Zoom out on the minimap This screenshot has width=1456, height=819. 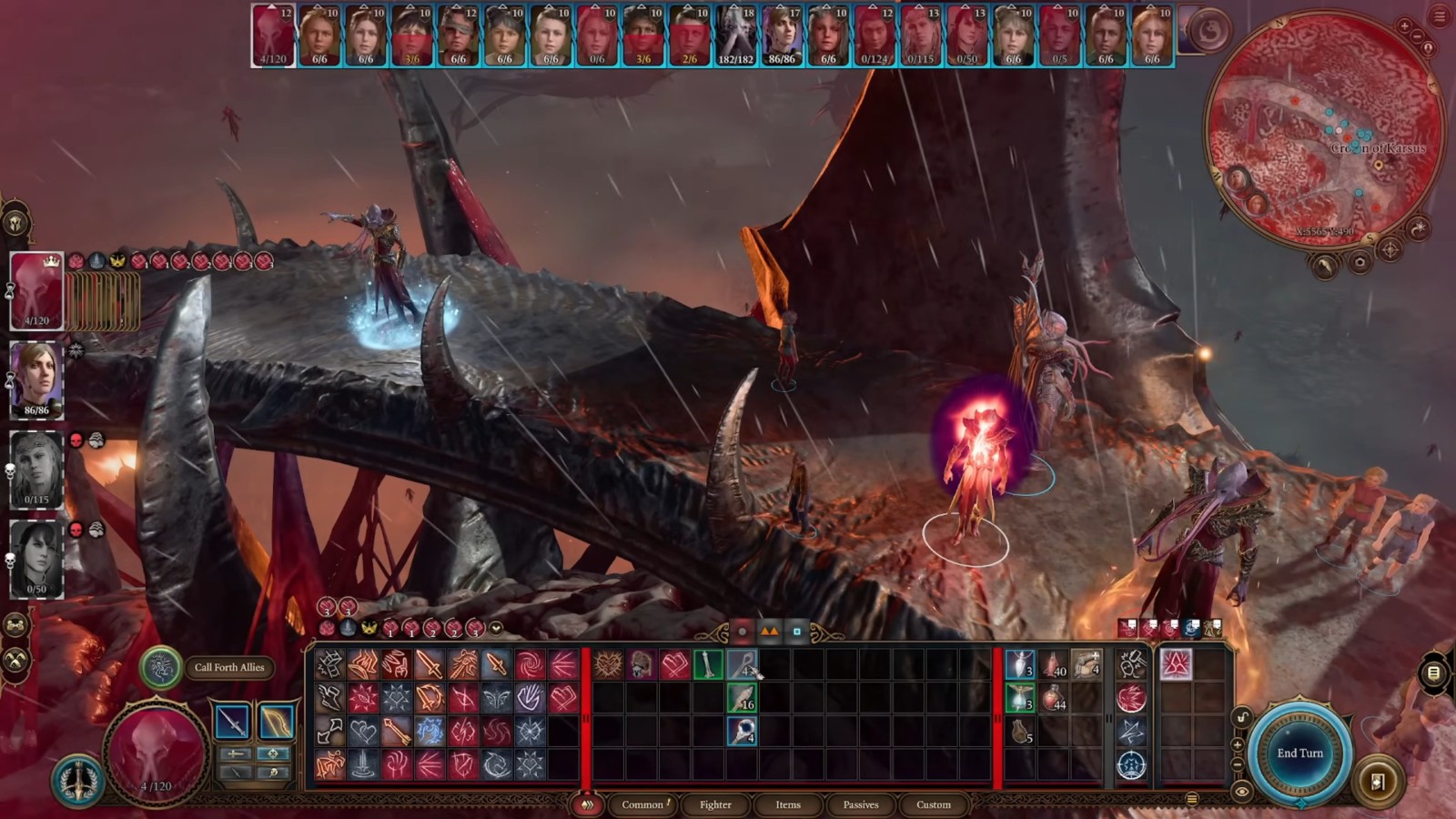pyautogui.click(x=1417, y=36)
